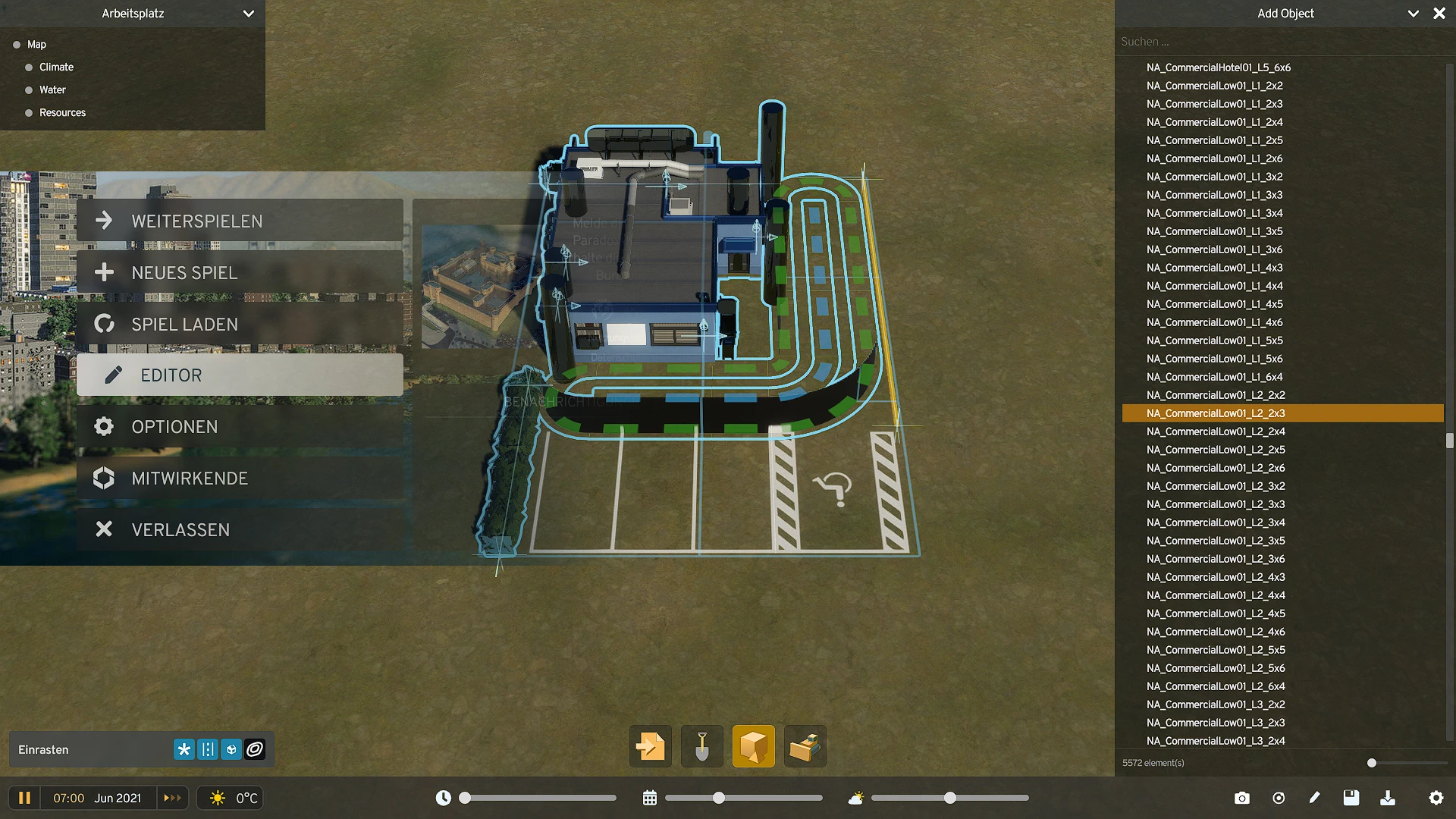
Task: Expand the Add Object panel dropdown arrow
Action: [x=1413, y=13]
